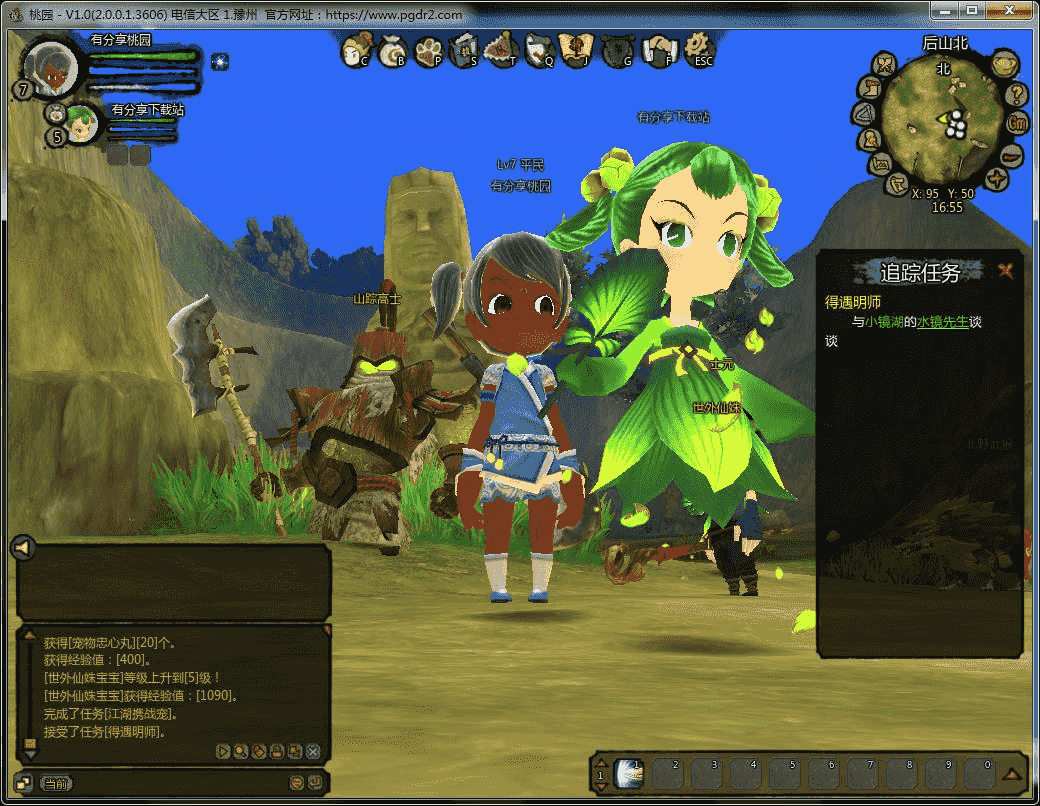Click the question mark help icon

1017,95
